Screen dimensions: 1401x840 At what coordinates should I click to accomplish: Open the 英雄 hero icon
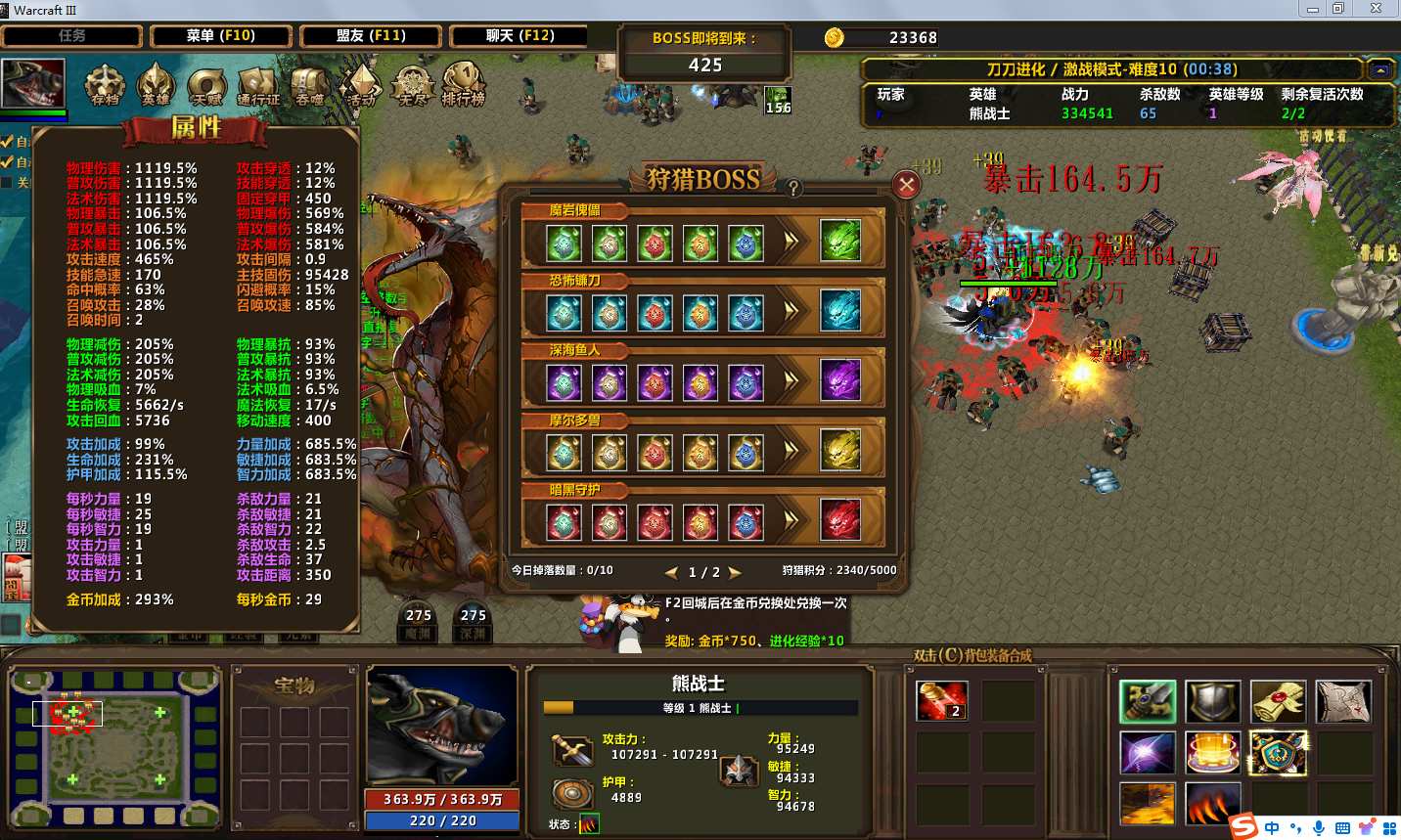click(156, 84)
